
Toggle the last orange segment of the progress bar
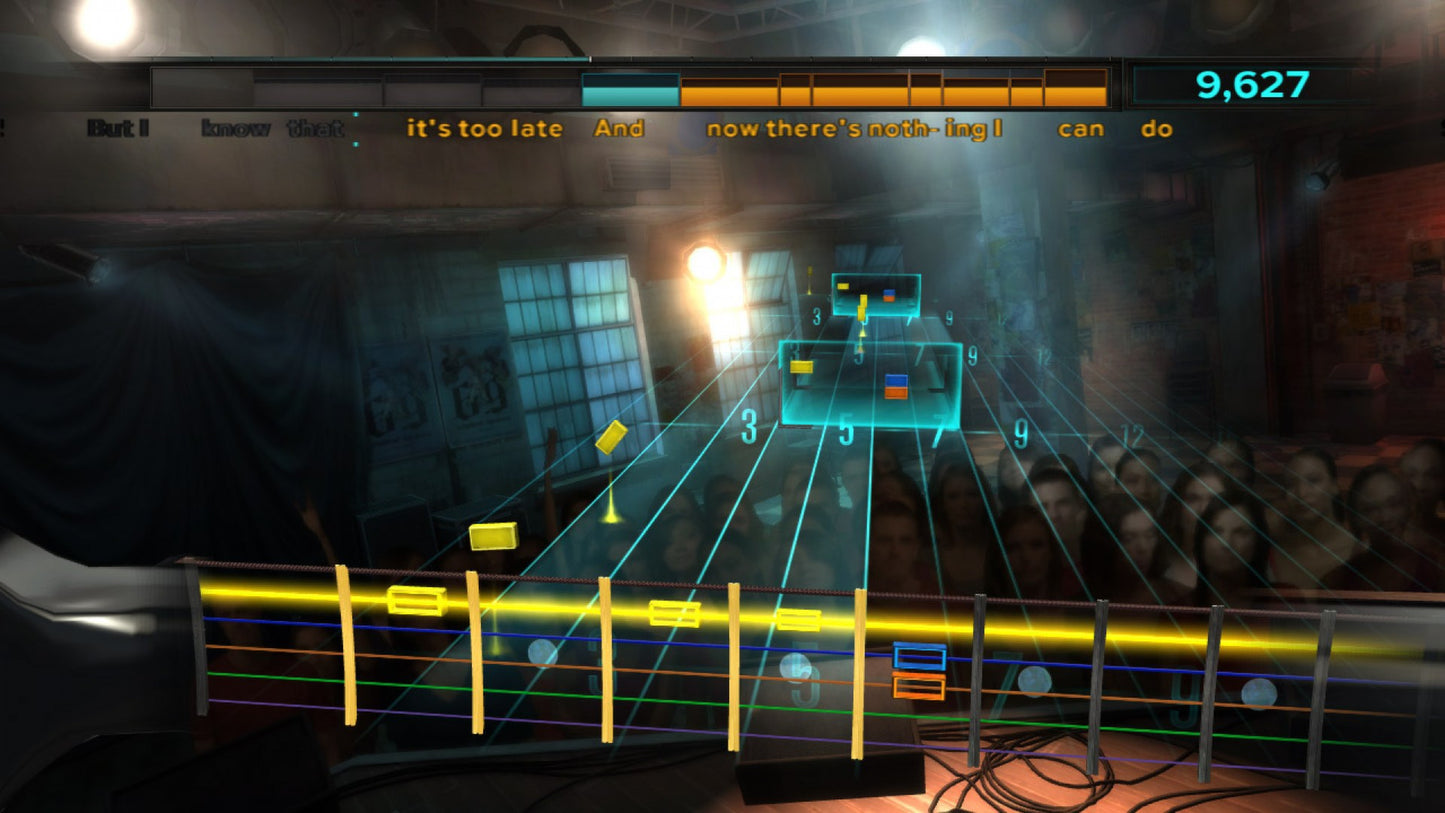[x=1075, y=85]
